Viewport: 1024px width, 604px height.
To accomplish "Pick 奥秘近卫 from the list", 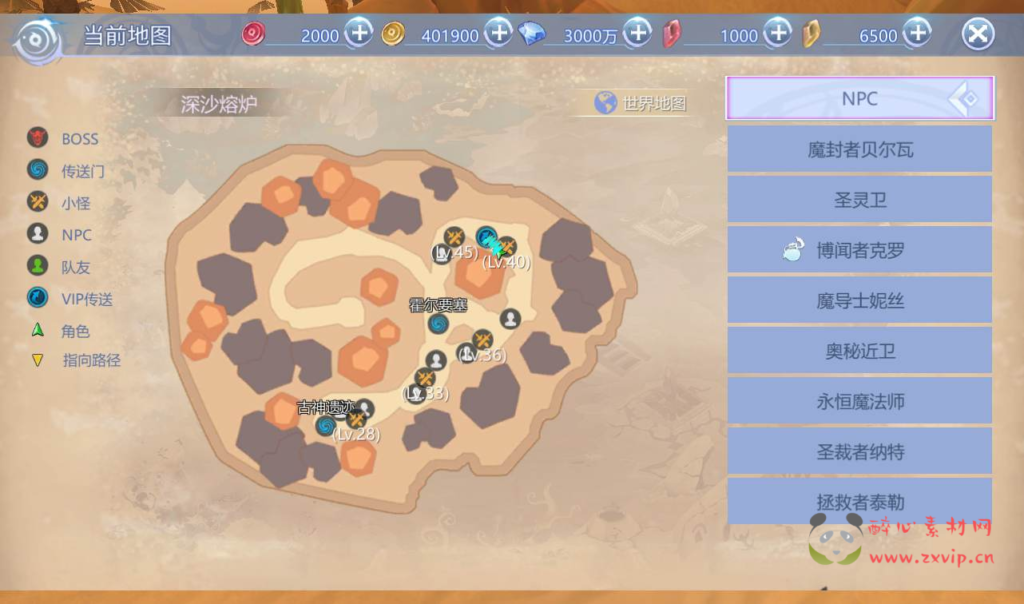I will pos(860,351).
